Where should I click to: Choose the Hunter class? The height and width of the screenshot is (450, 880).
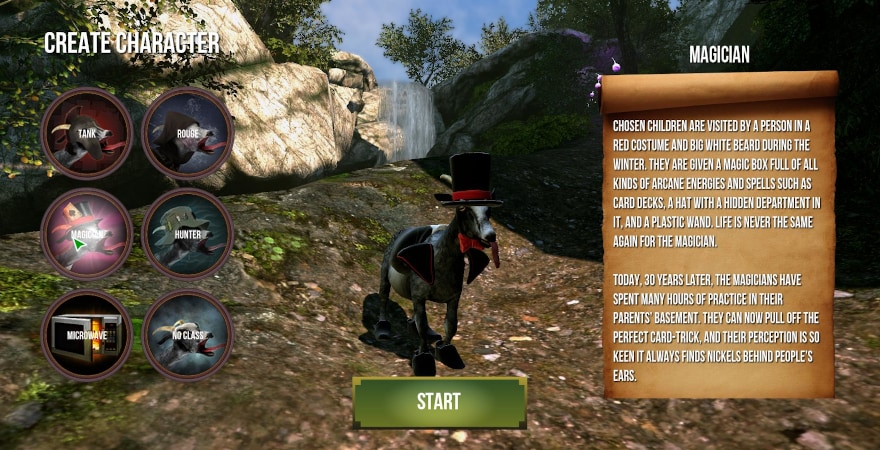pyautogui.click(x=187, y=235)
